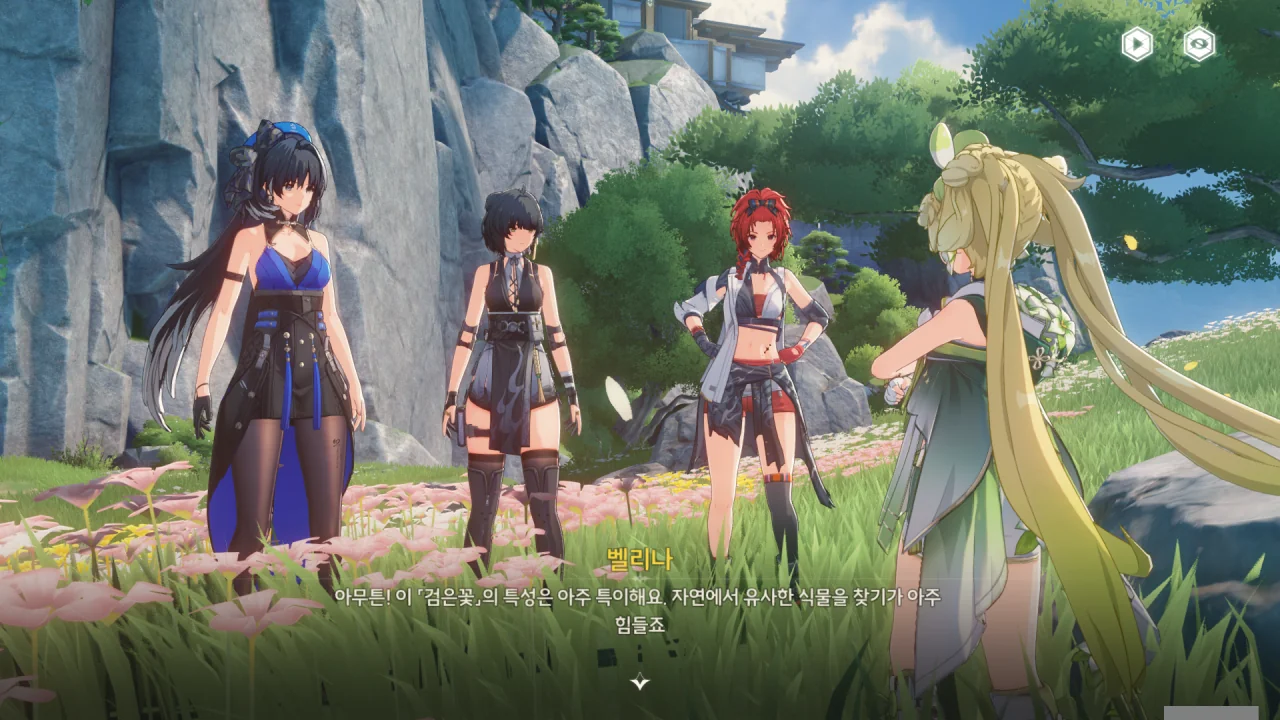Advance dialogue using the diamond continue indicator
The width and height of the screenshot is (1280, 720).
[640, 682]
